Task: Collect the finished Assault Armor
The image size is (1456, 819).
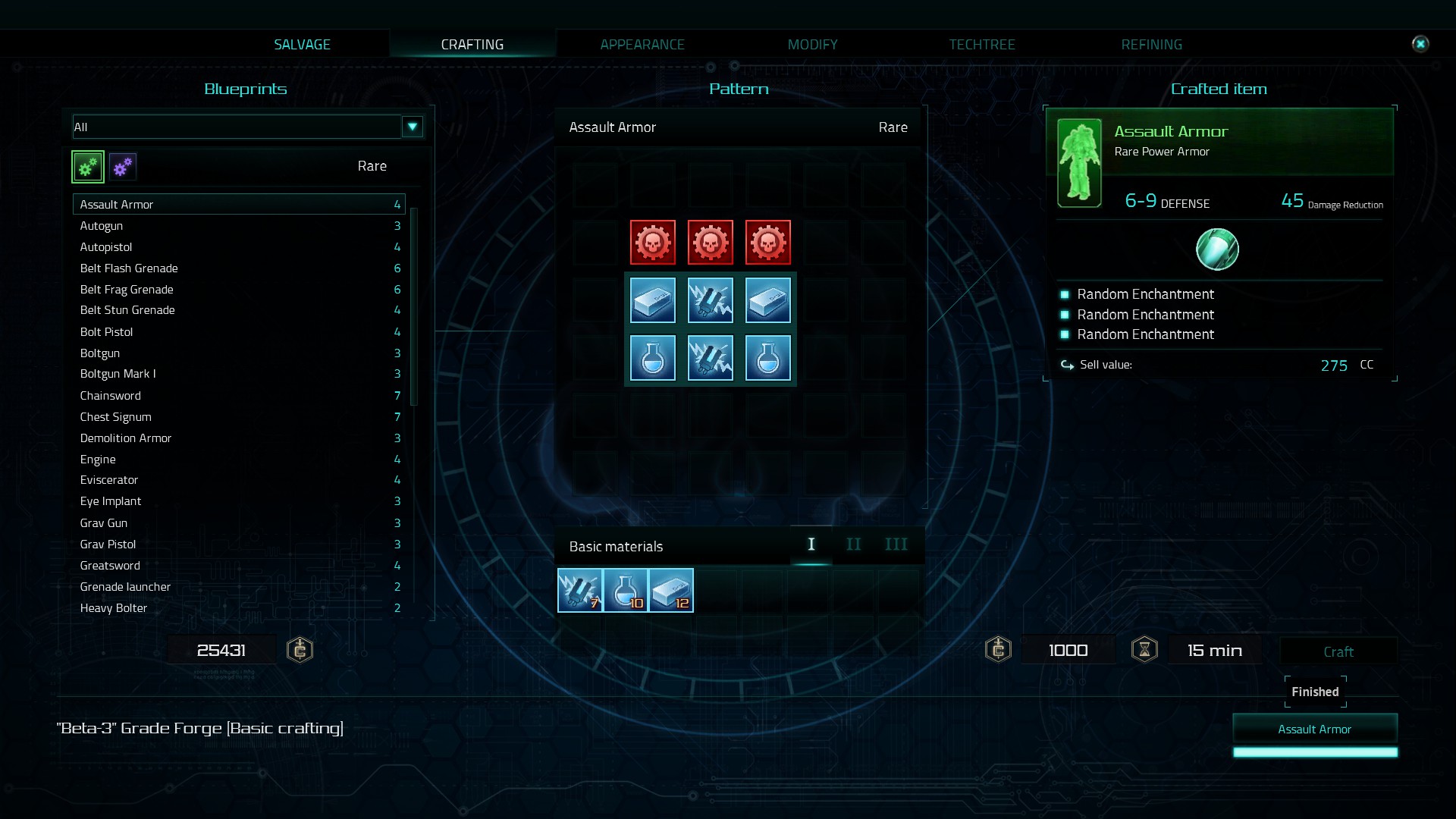Action: click(1314, 729)
